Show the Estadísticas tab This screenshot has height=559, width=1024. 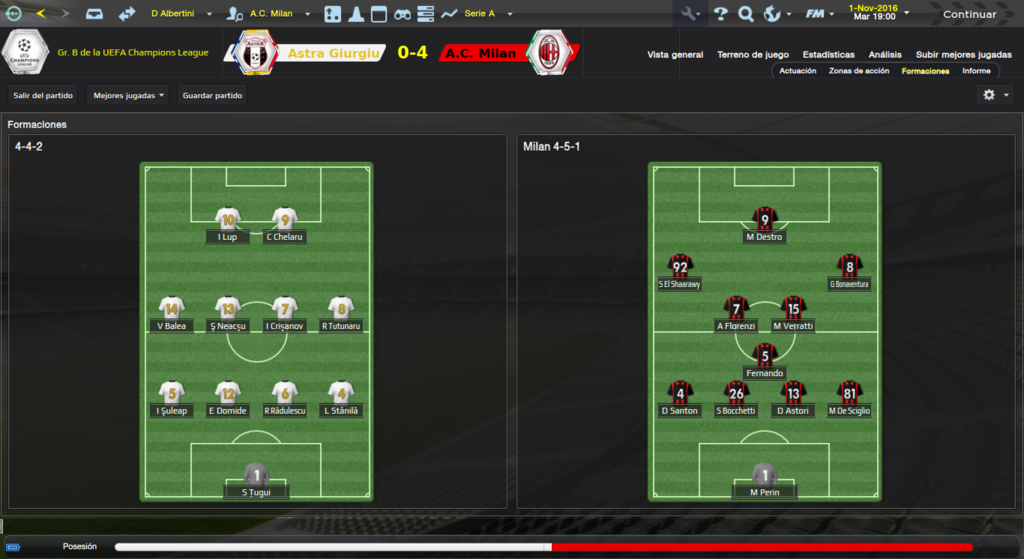(x=828, y=54)
